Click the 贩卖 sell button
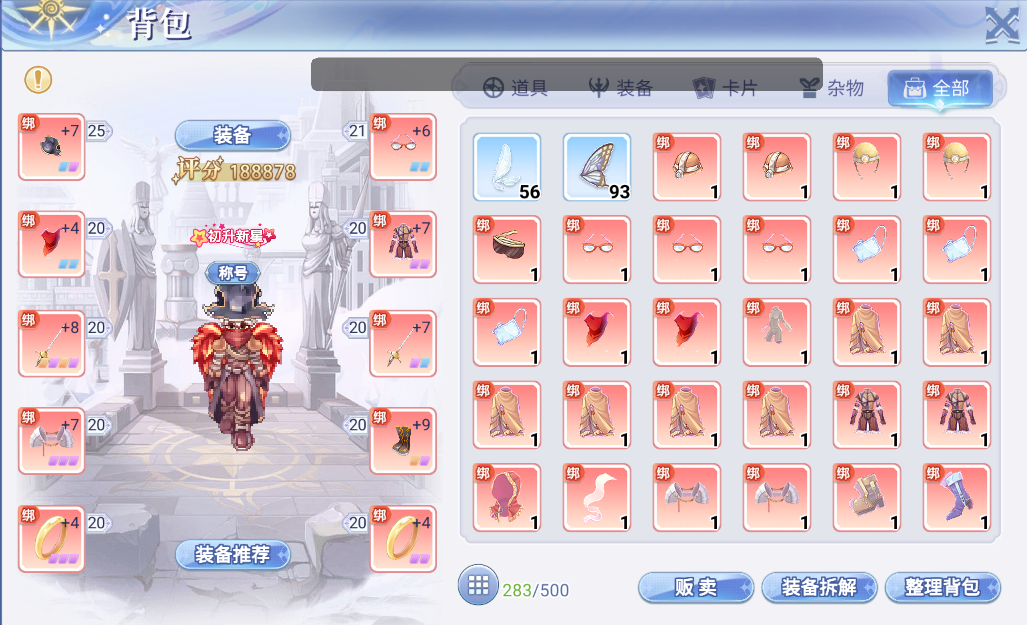Image resolution: width=1027 pixels, height=625 pixels. click(695, 588)
